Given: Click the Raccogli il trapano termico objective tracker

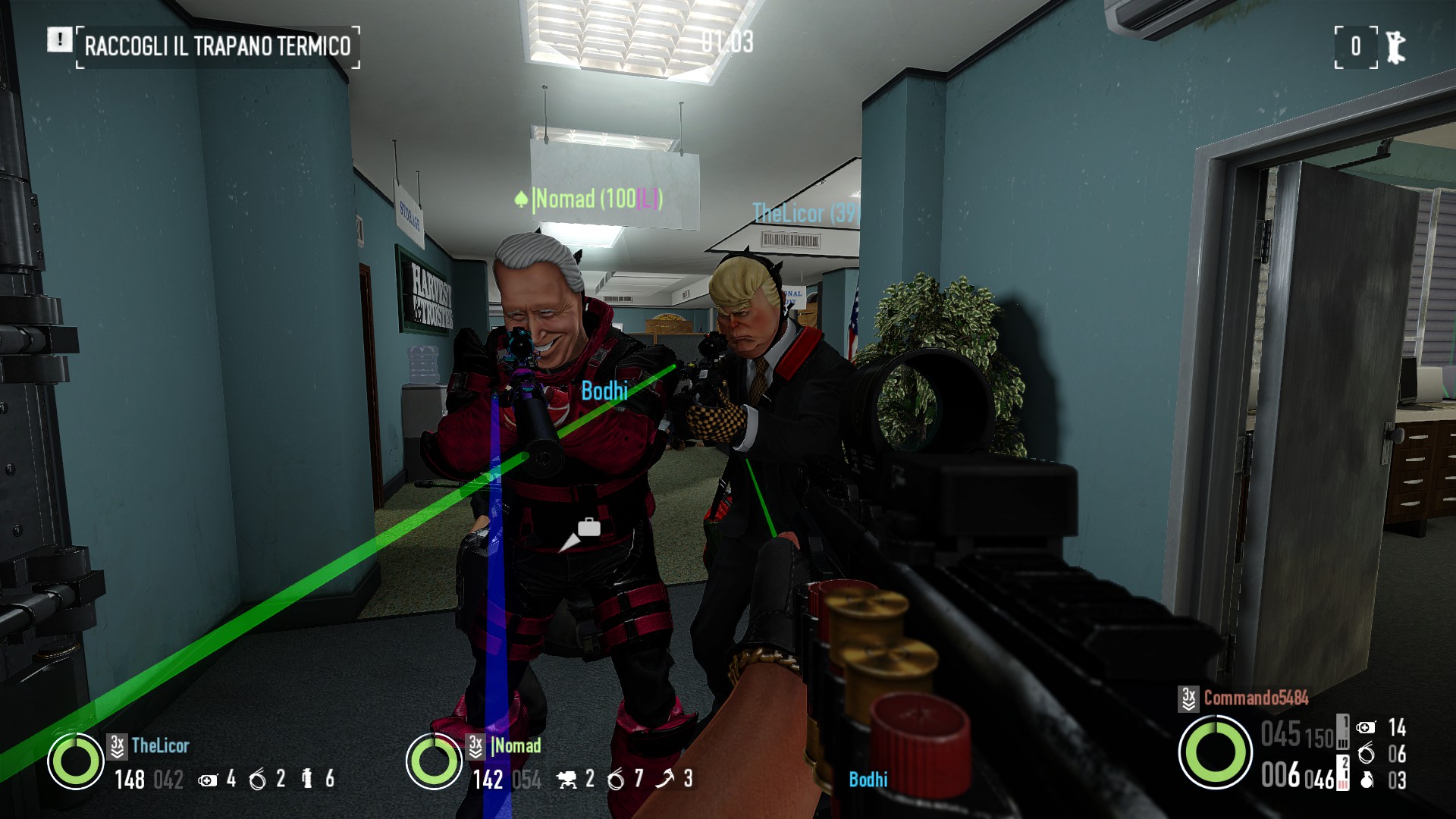Looking at the screenshot, I should click(217, 46).
